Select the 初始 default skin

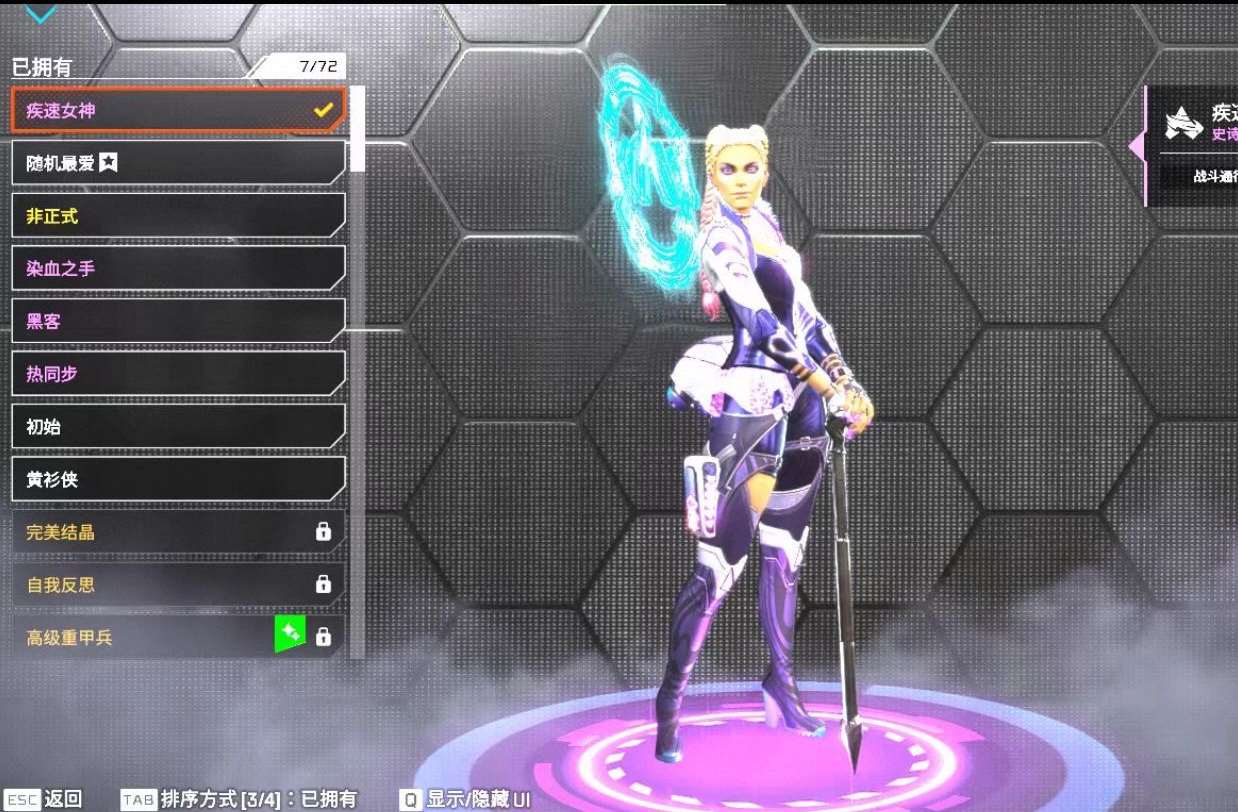[x=178, y=427]
